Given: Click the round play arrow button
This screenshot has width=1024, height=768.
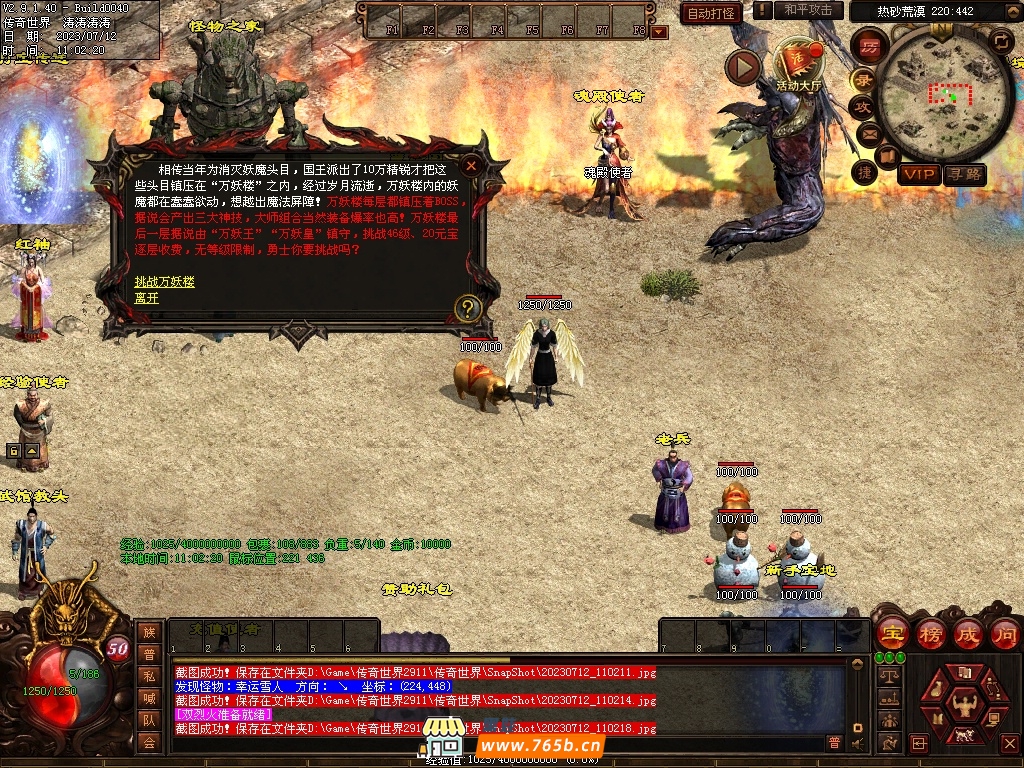Looking at the screenshot, I should click(743, 68).
